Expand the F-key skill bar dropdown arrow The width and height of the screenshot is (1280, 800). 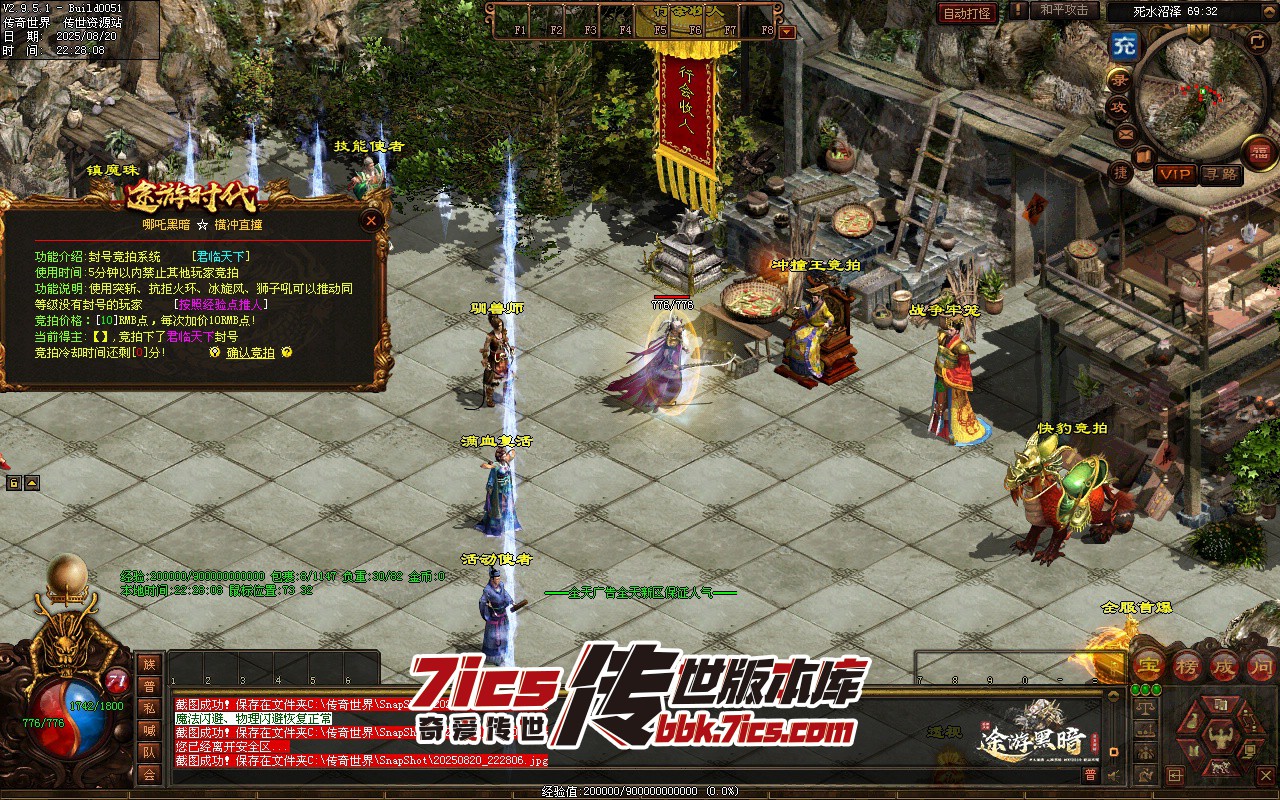pos(787,31)
